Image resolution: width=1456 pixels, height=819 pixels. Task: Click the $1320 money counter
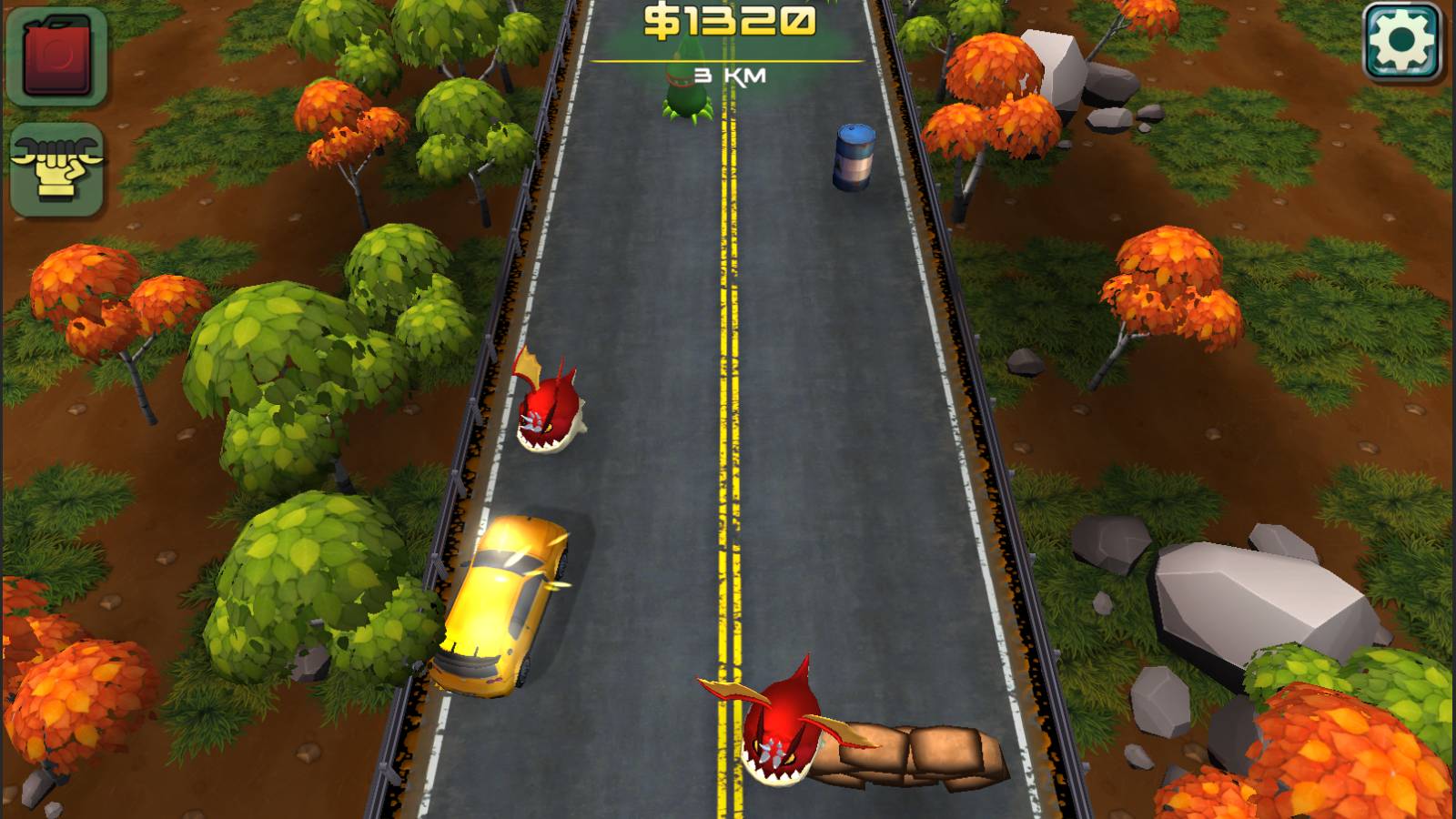tap(728, 20)
